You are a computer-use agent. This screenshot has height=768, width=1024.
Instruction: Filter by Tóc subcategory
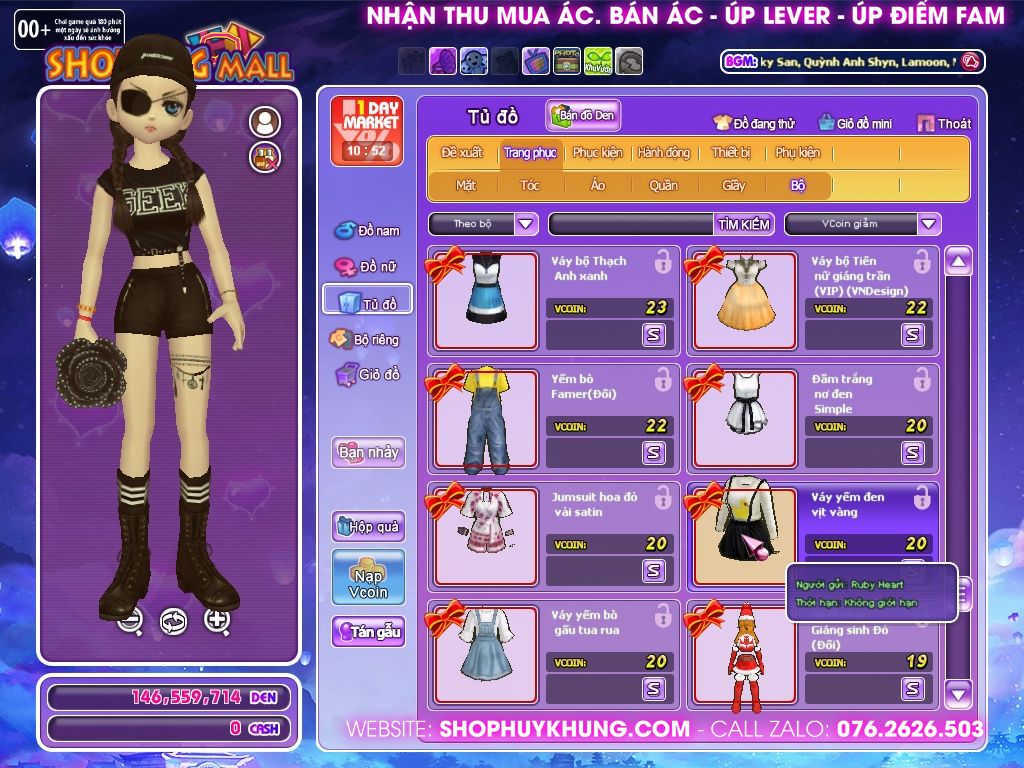pos(529,185)
